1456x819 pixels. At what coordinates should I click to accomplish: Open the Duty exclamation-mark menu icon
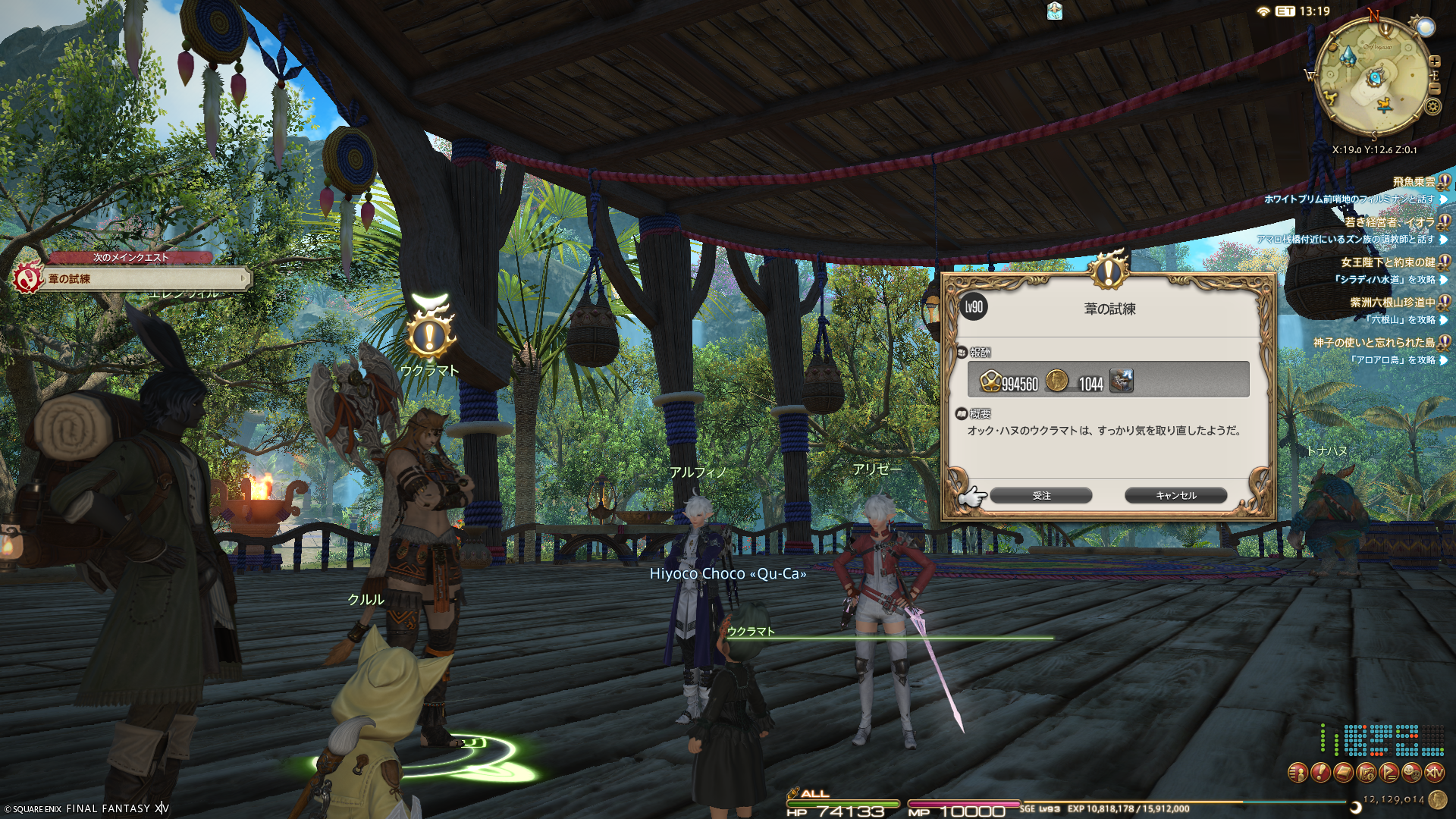1320,773
